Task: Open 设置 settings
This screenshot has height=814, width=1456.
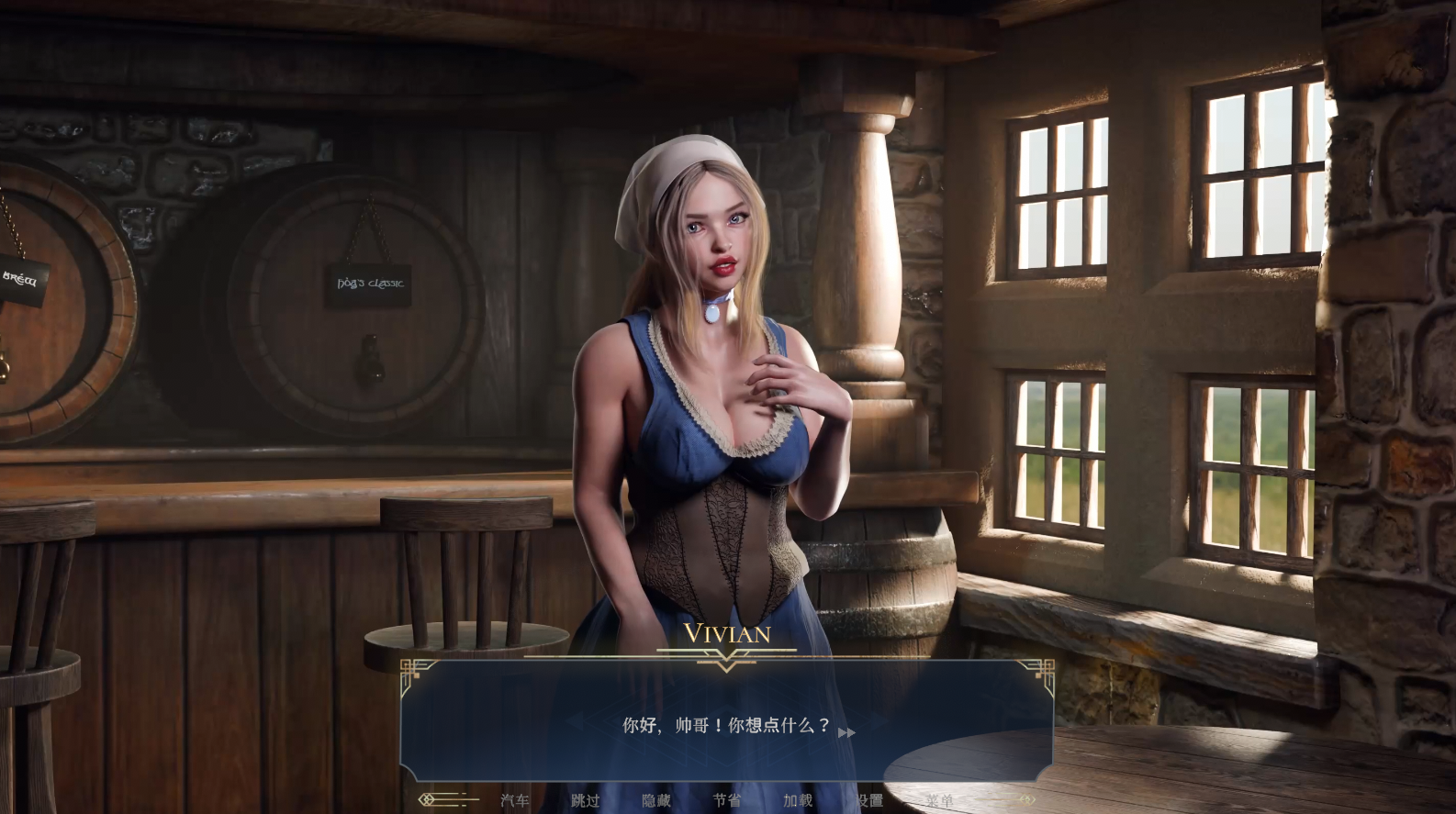Action: pyautogui.click(x=868, y=800)
